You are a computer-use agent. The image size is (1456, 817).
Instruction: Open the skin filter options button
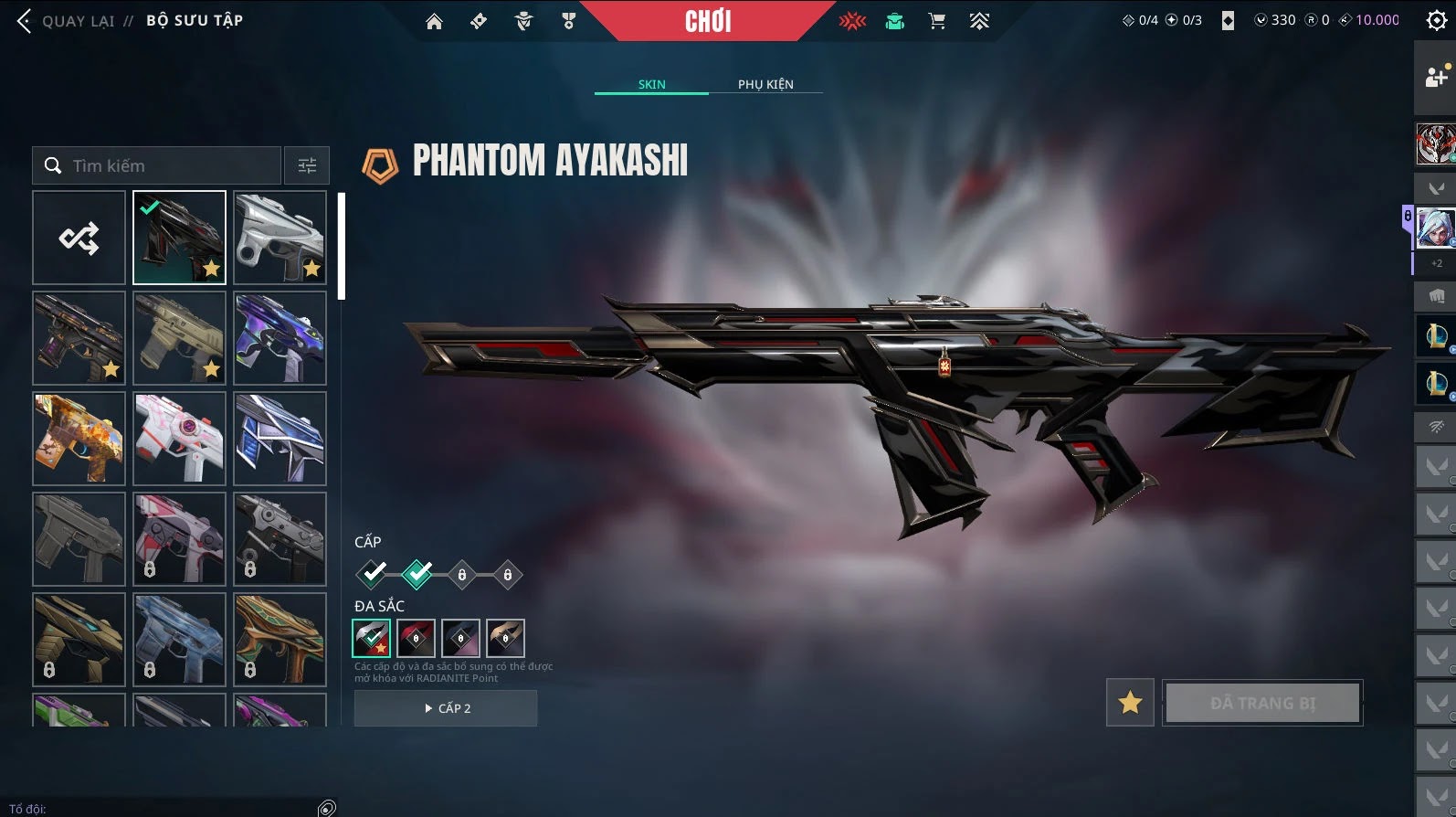pyautogui.click(x=307, y=165)
